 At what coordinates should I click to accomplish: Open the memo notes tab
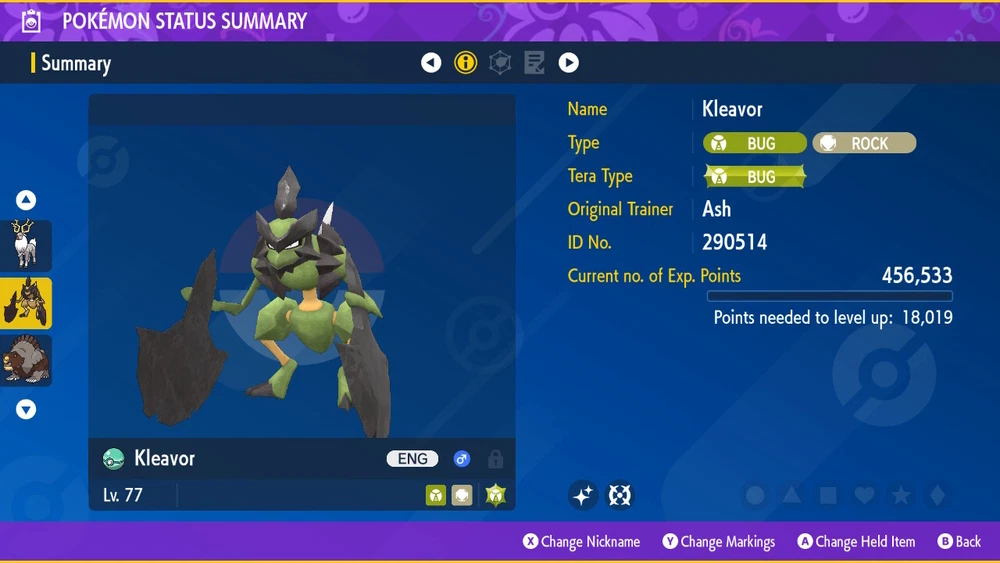point(534,63)
